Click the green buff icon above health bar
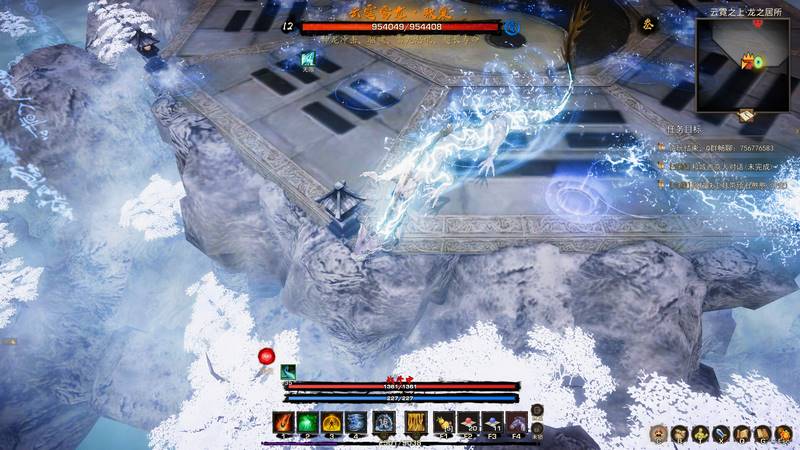The height and width of the screenshot is (450, 800). point(288,371)
